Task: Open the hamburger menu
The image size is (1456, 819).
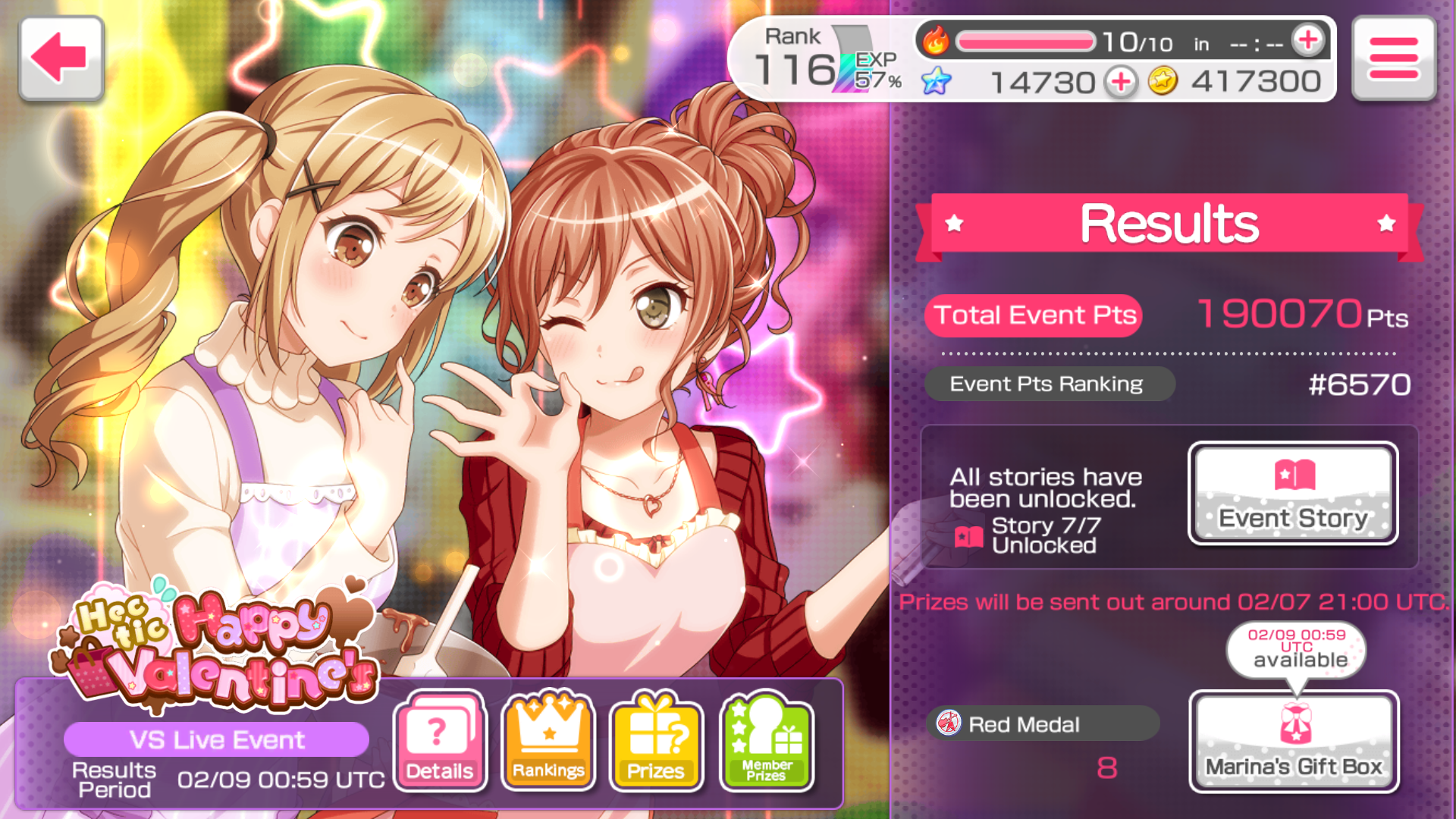Action: coord(1393,58)
